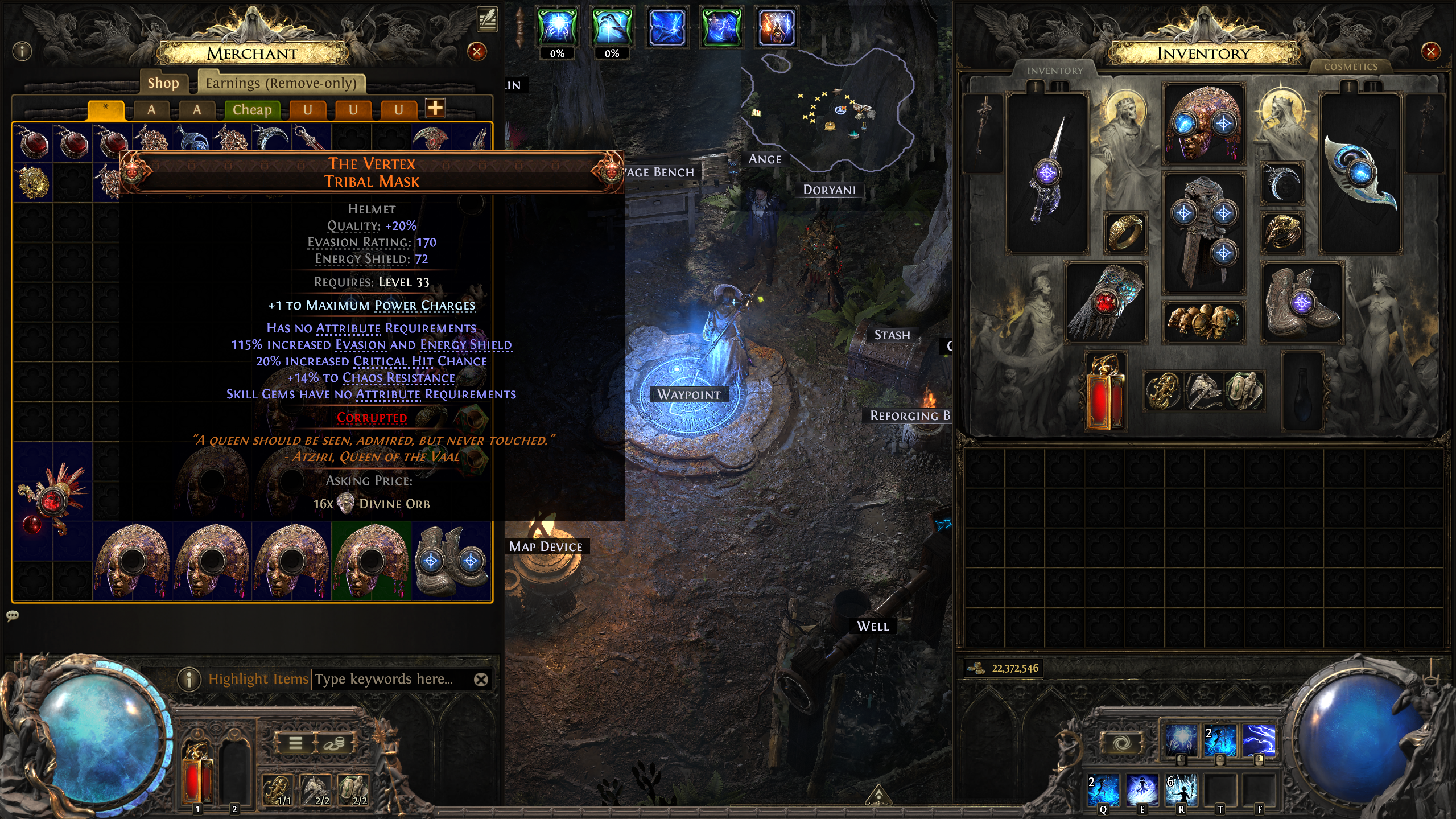
Task: Open the Shop tab
Action: [163, 83]
